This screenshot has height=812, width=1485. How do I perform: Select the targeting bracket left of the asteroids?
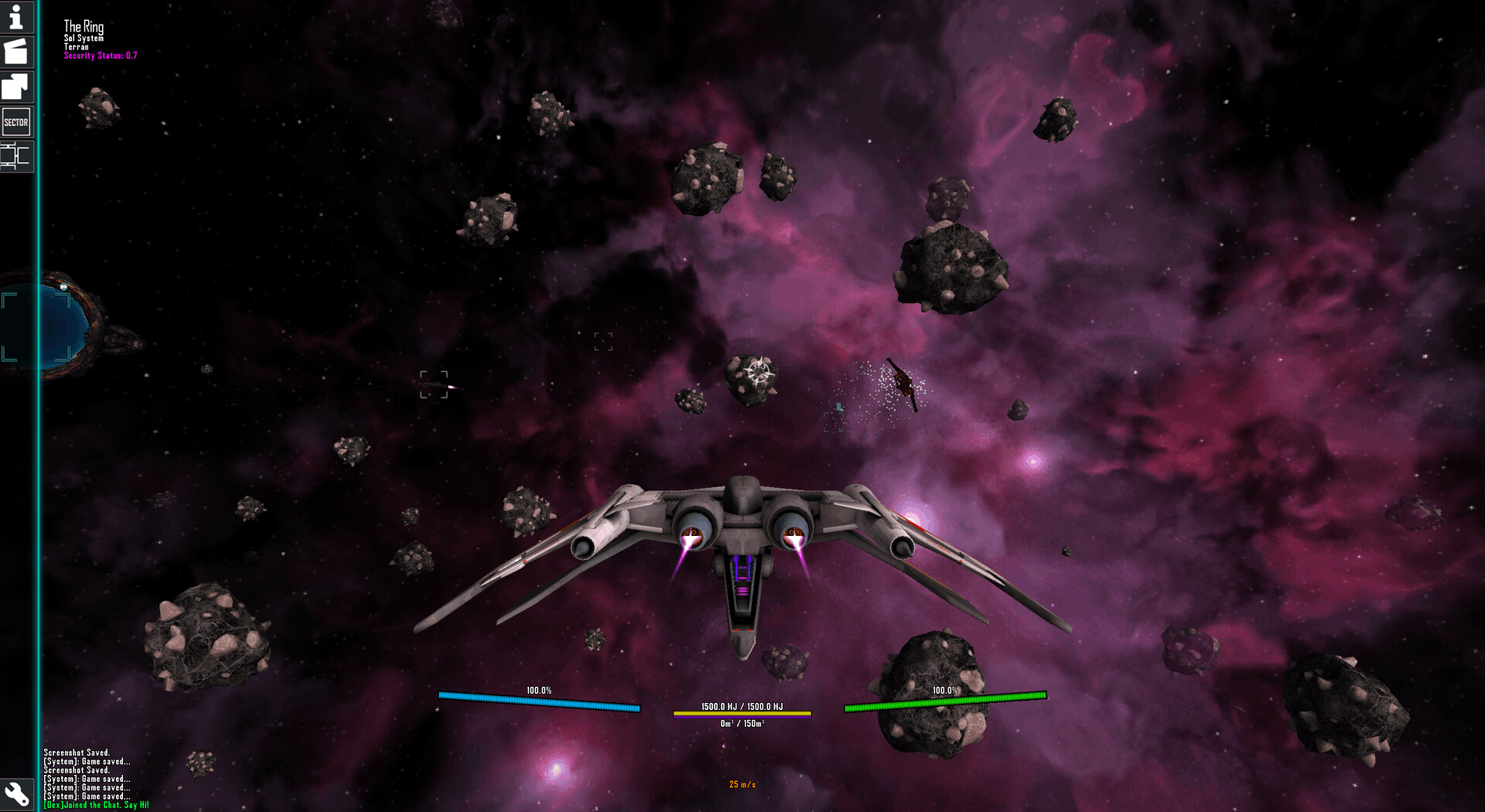click(x=435, y=386)
